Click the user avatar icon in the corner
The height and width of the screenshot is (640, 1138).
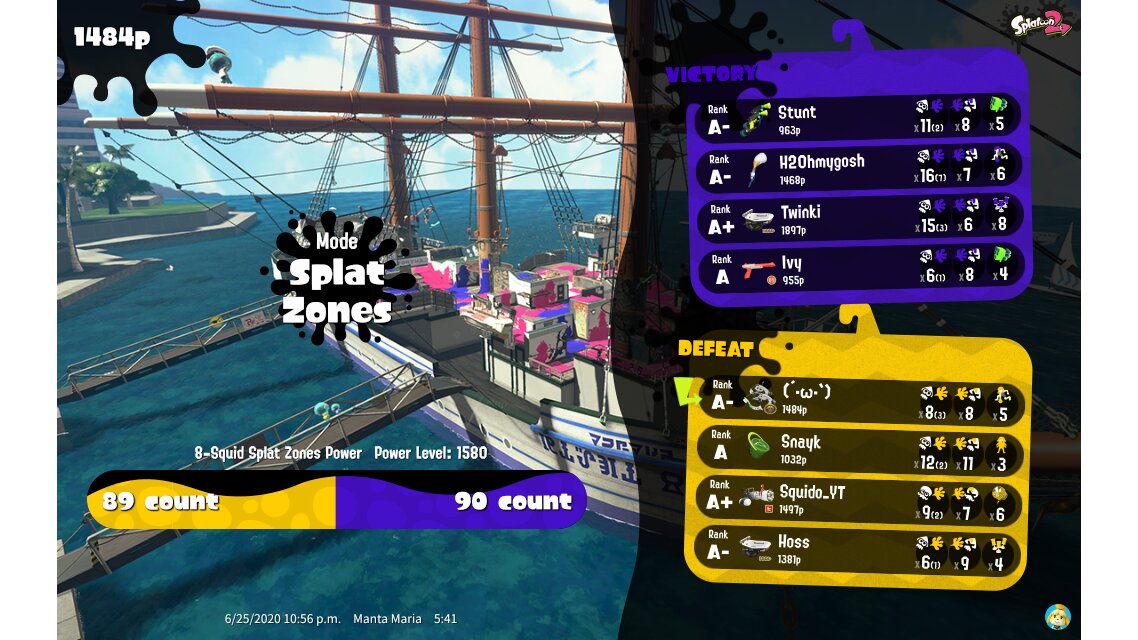tap(1057, 616)
